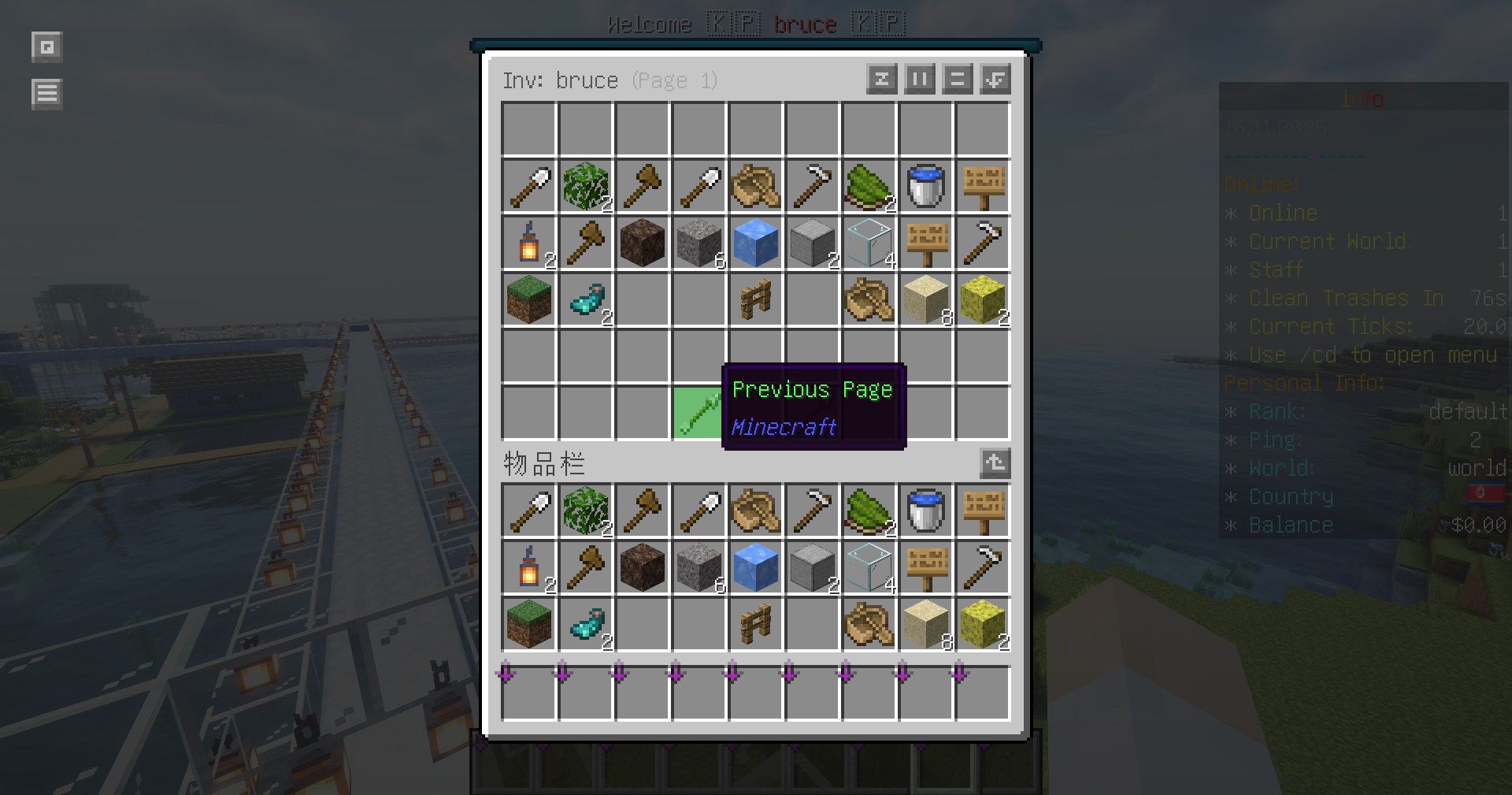Click the equals list icon in the title bar

coord(957,79)
